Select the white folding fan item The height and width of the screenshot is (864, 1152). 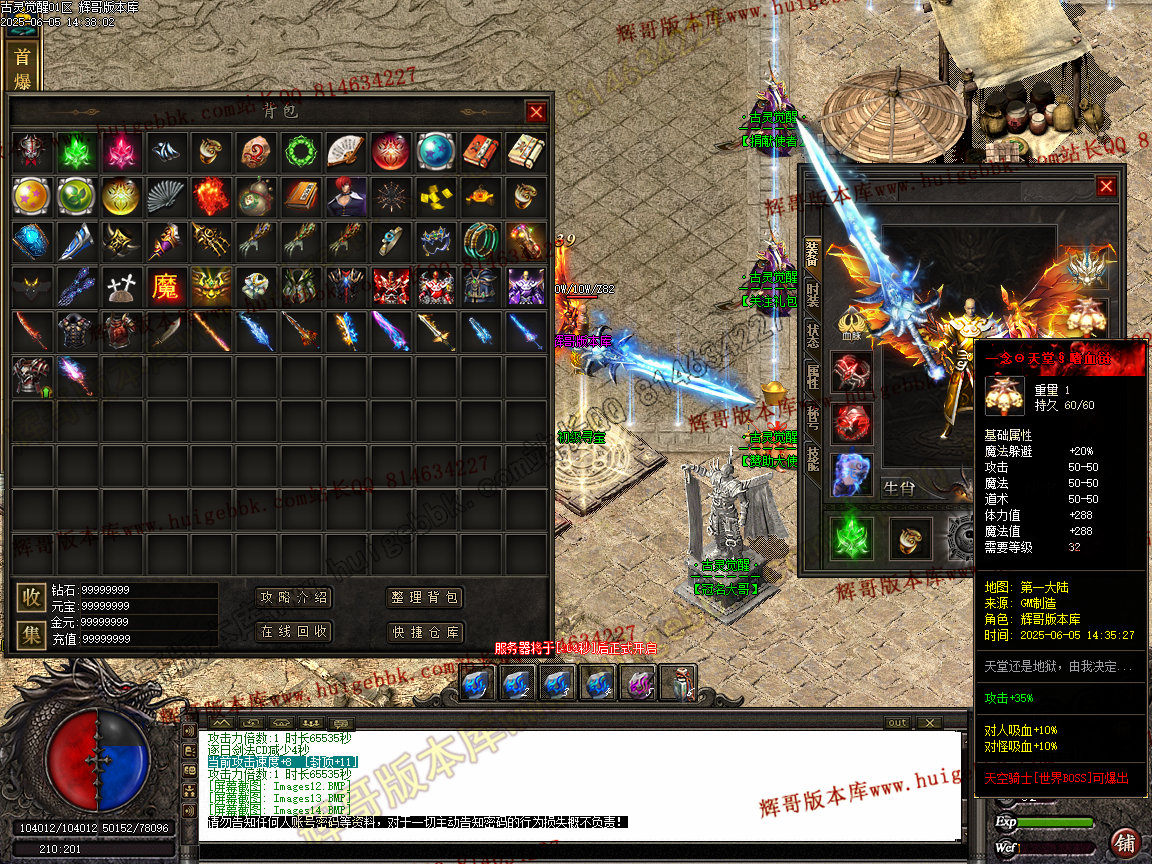click(345, 152)
